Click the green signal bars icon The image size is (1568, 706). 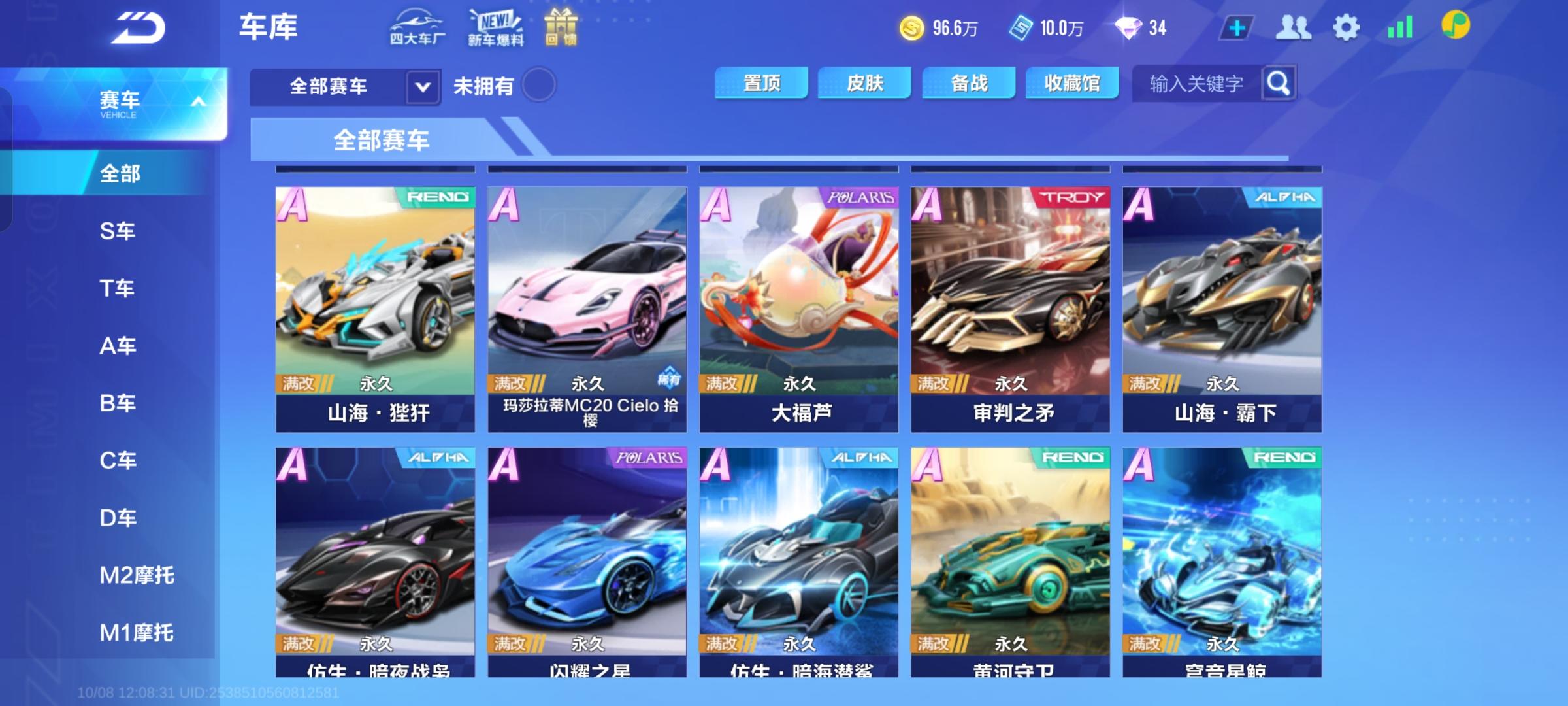1399,27
